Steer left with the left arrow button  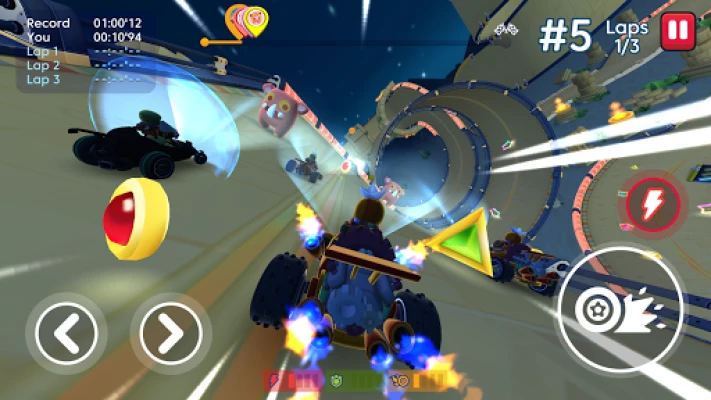click(67, 332)
